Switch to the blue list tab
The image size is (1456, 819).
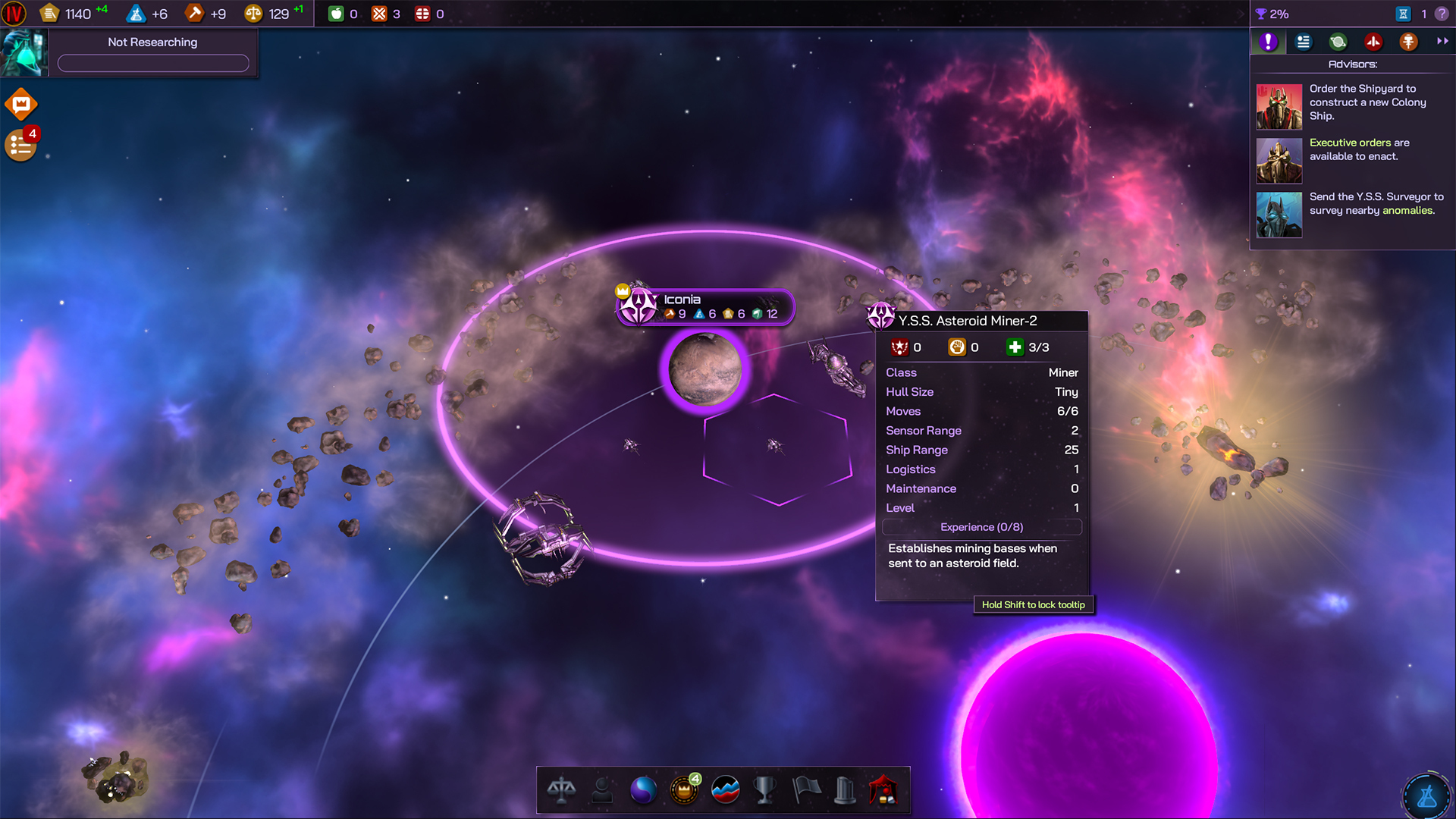(x=1304, y=42)
